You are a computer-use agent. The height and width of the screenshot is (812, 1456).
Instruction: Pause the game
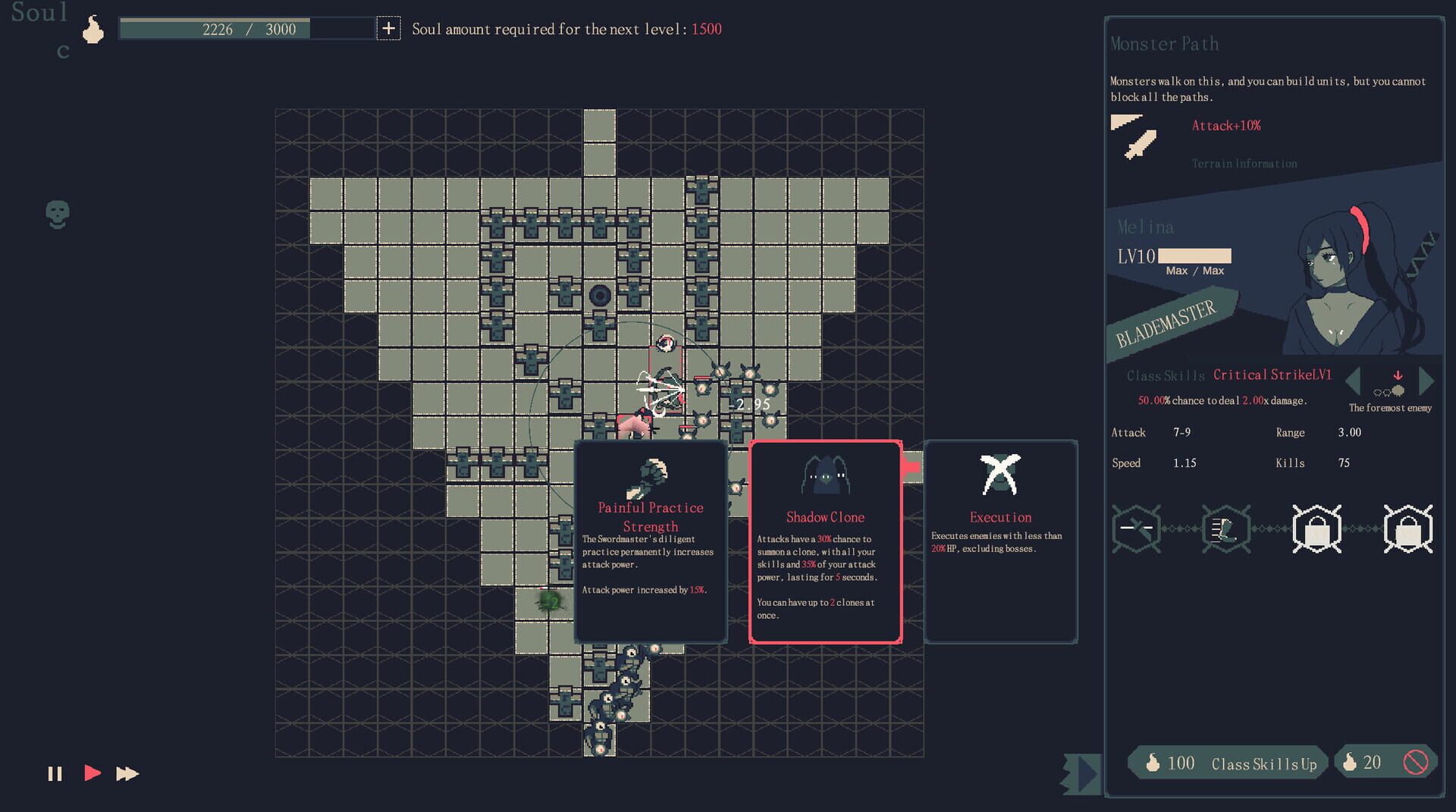(54, 773)
